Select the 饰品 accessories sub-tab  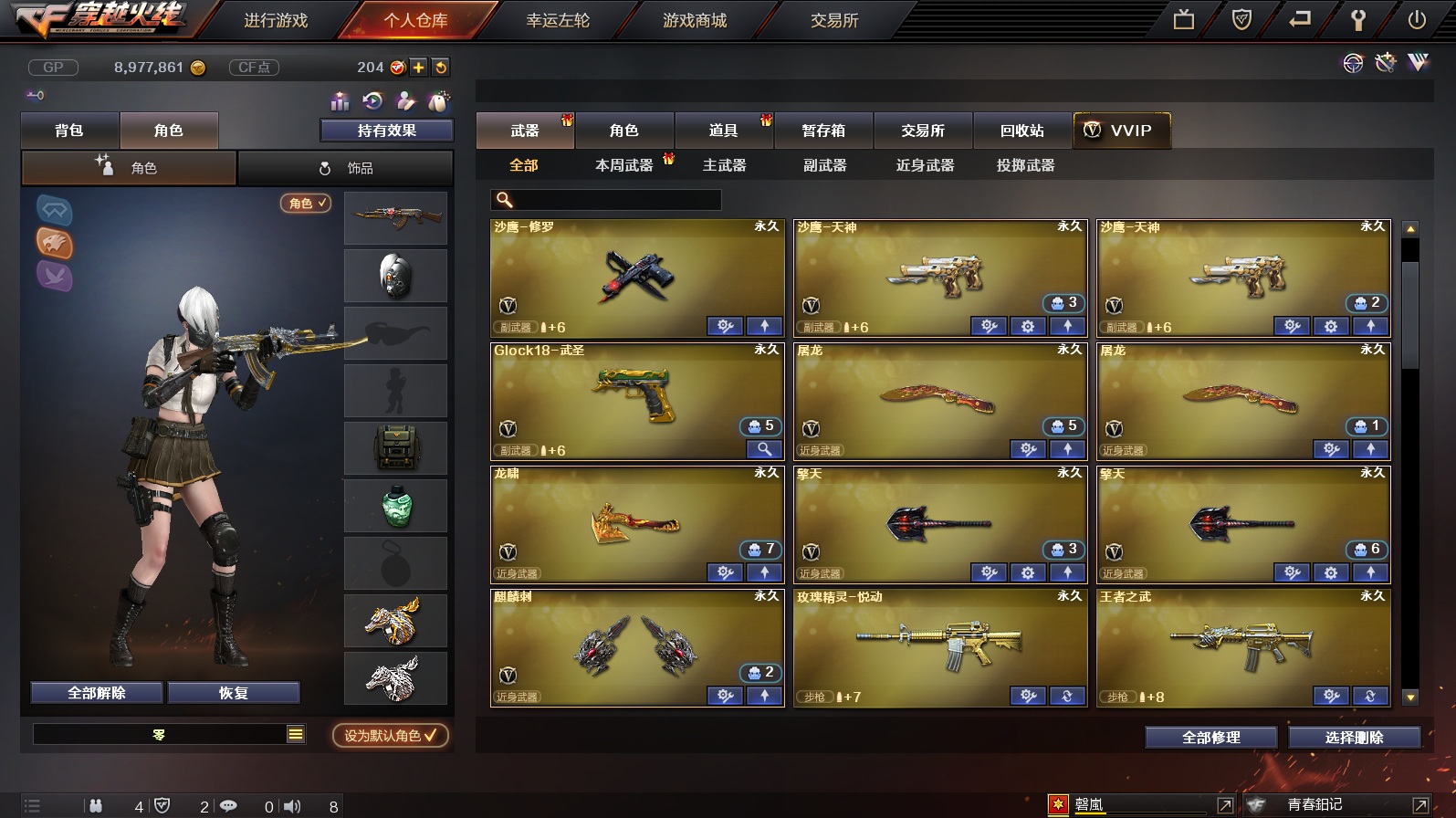pyautogui.click(x=346, y=168)
